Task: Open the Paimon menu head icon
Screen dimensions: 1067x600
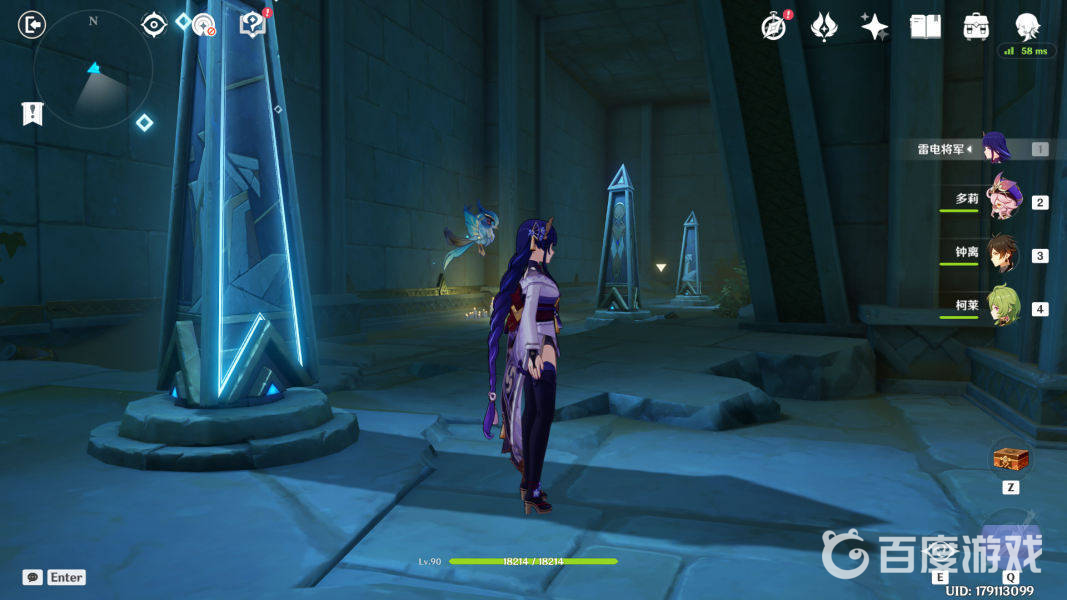Action: coord(1027,25)
